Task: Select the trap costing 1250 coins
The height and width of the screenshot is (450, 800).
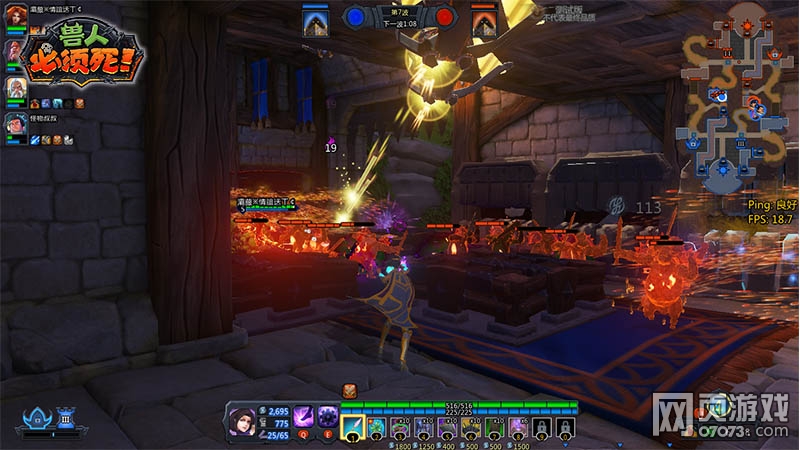Action: click(423, 427)
